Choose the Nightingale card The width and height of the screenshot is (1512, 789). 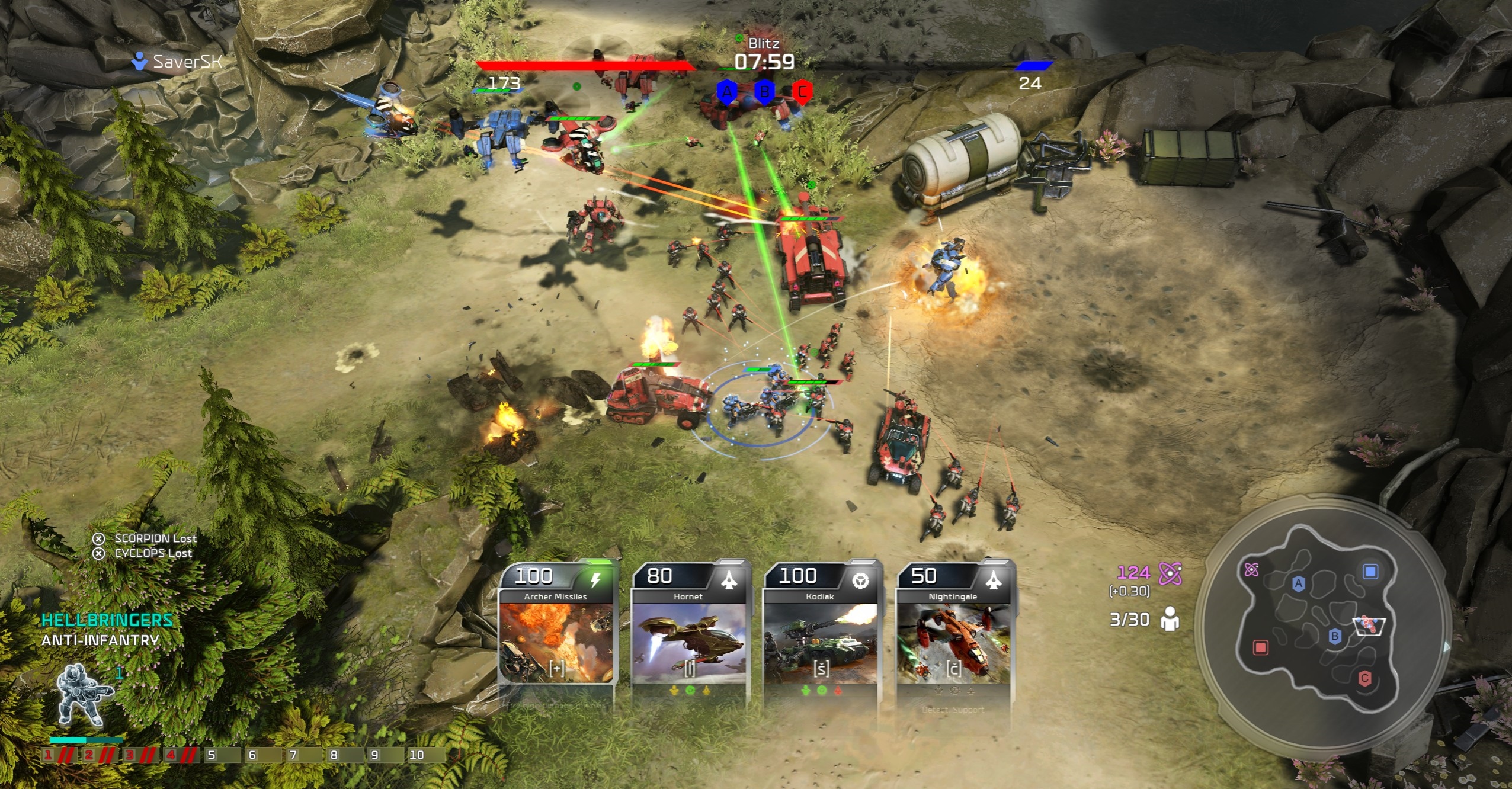coord(953,634)
